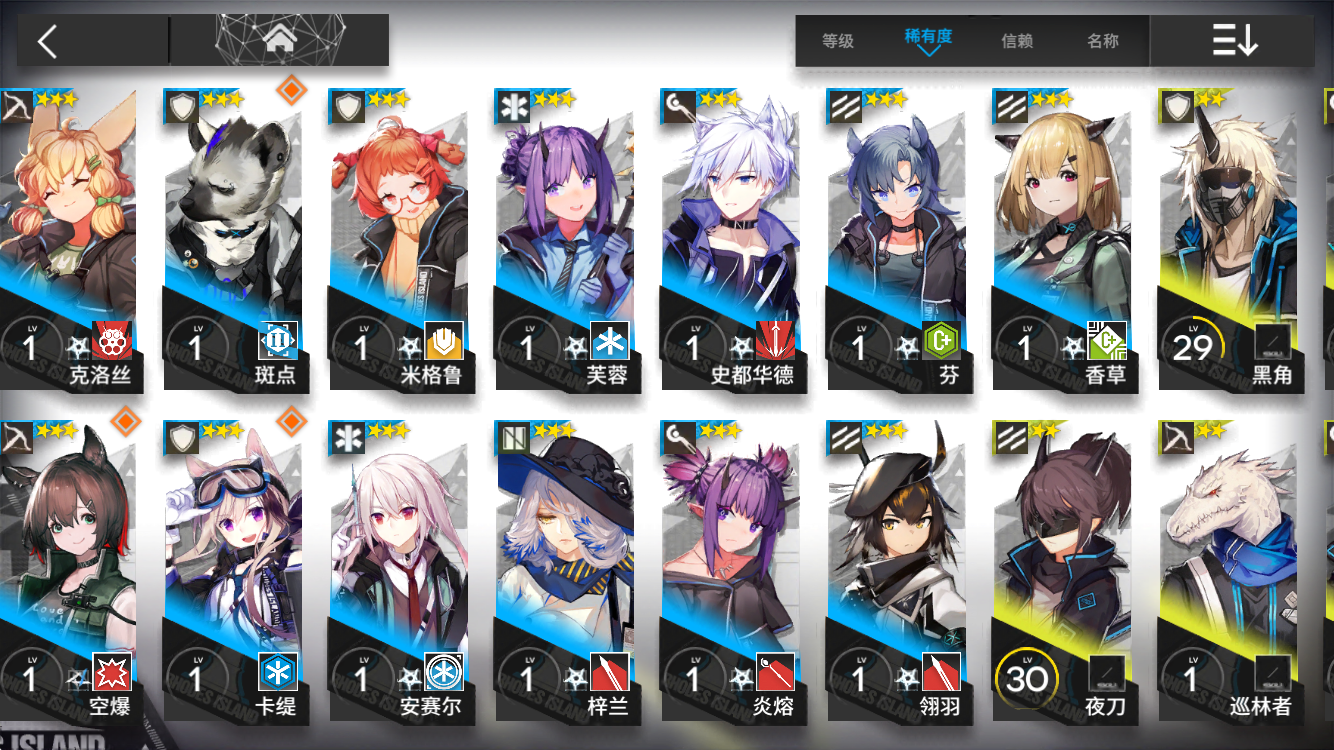This screenshot has height=750, width=1334.
Task: Toggle the orange potential diamond on 斑点's card
Action: [291, 89]
